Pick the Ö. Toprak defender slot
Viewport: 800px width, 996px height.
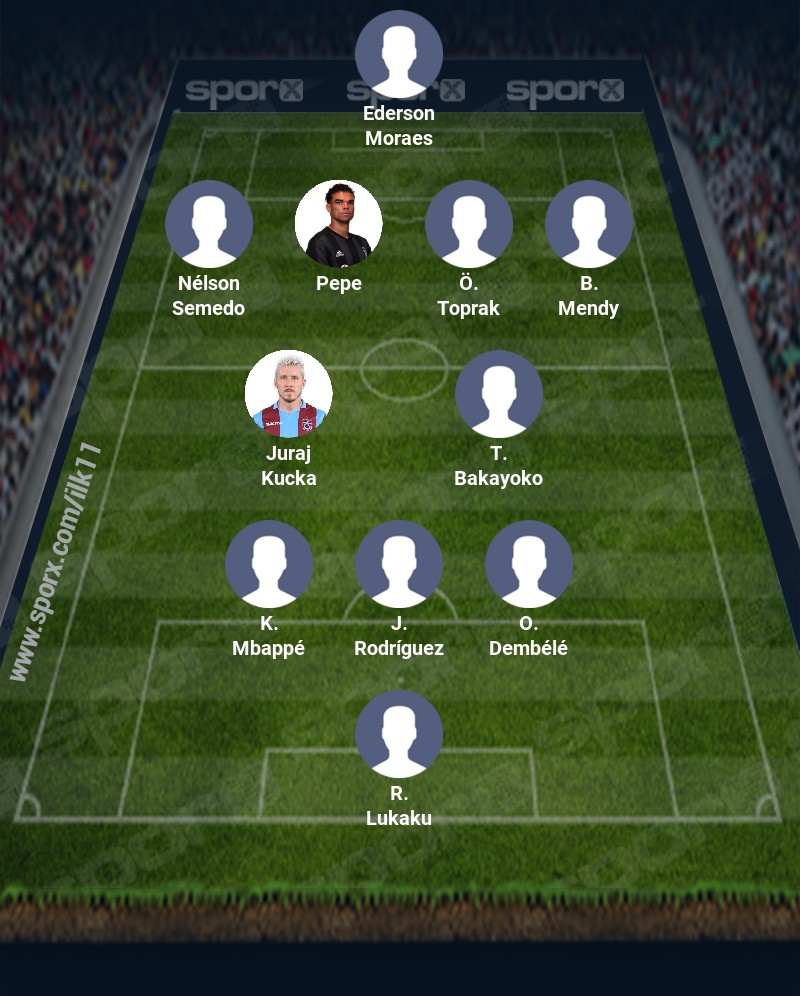pyautogui.click(x=469, y=224)
